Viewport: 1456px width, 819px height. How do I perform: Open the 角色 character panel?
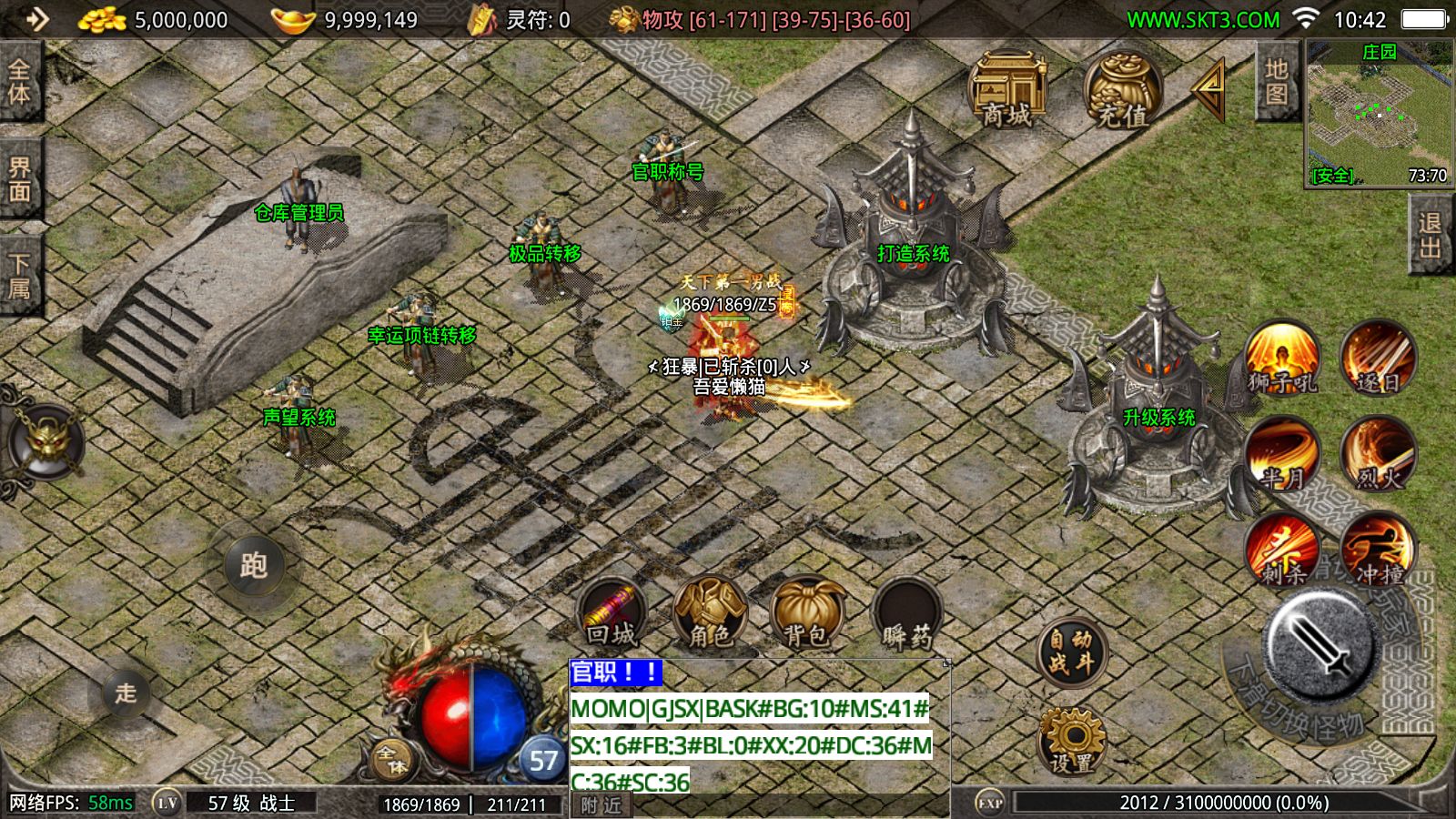point(710,612)
